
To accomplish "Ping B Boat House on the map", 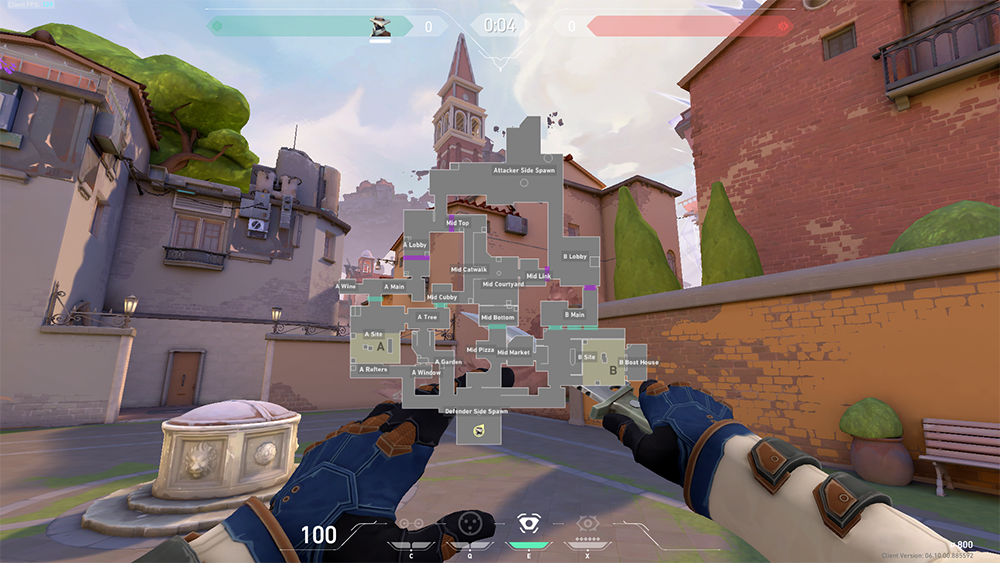I will [x=638, y=362].
